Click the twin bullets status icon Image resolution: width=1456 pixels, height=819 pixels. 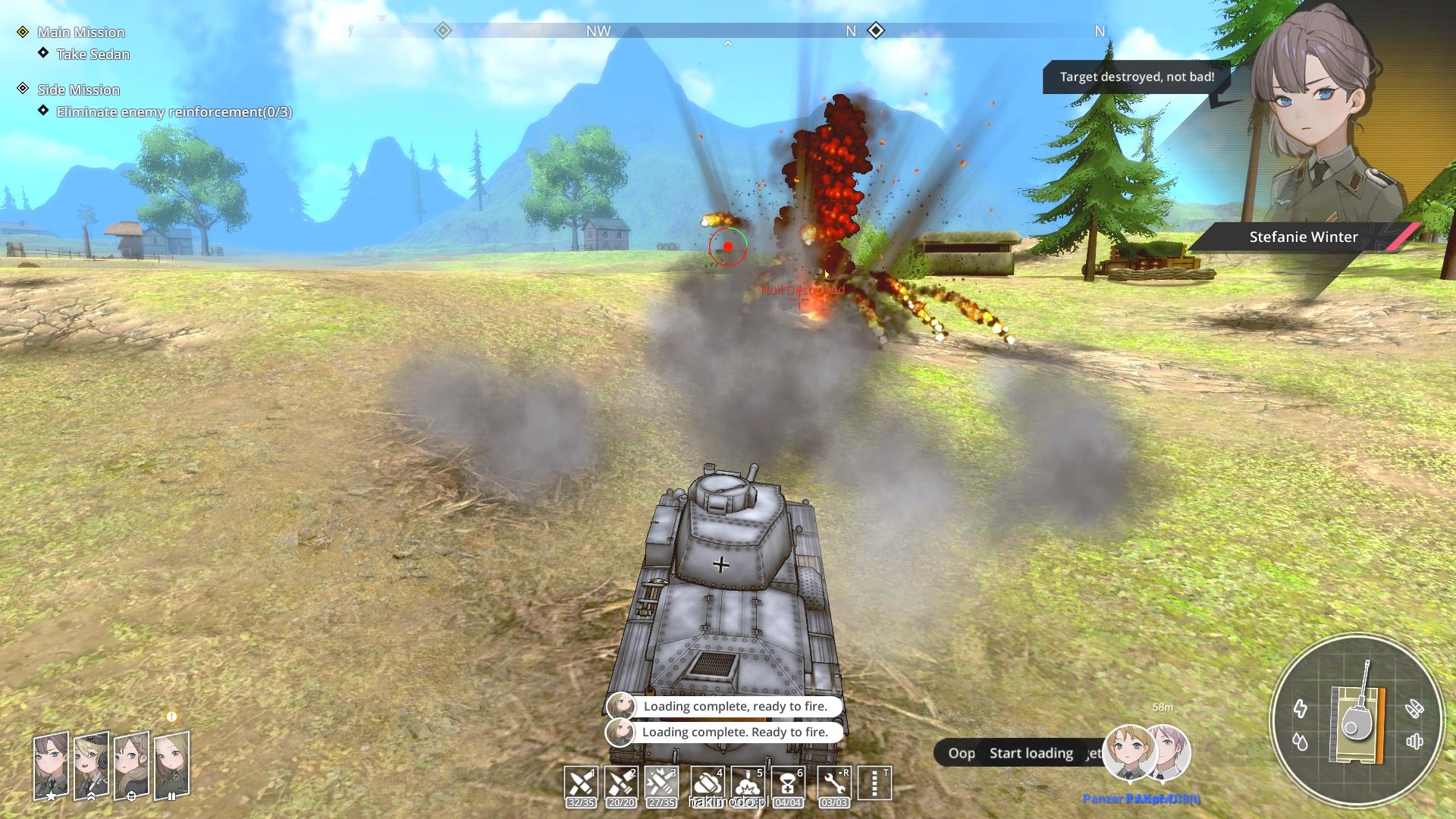coord(1414,709)
